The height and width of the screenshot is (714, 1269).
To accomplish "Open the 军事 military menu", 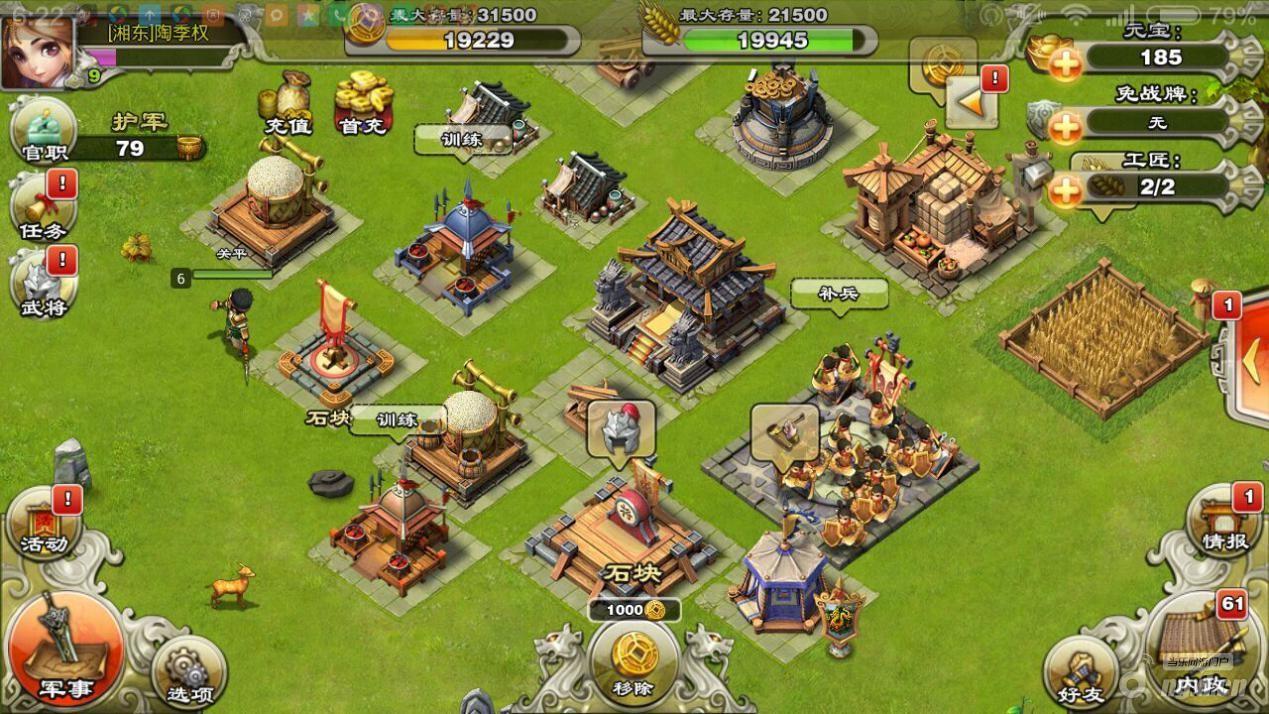I will 66,651.
